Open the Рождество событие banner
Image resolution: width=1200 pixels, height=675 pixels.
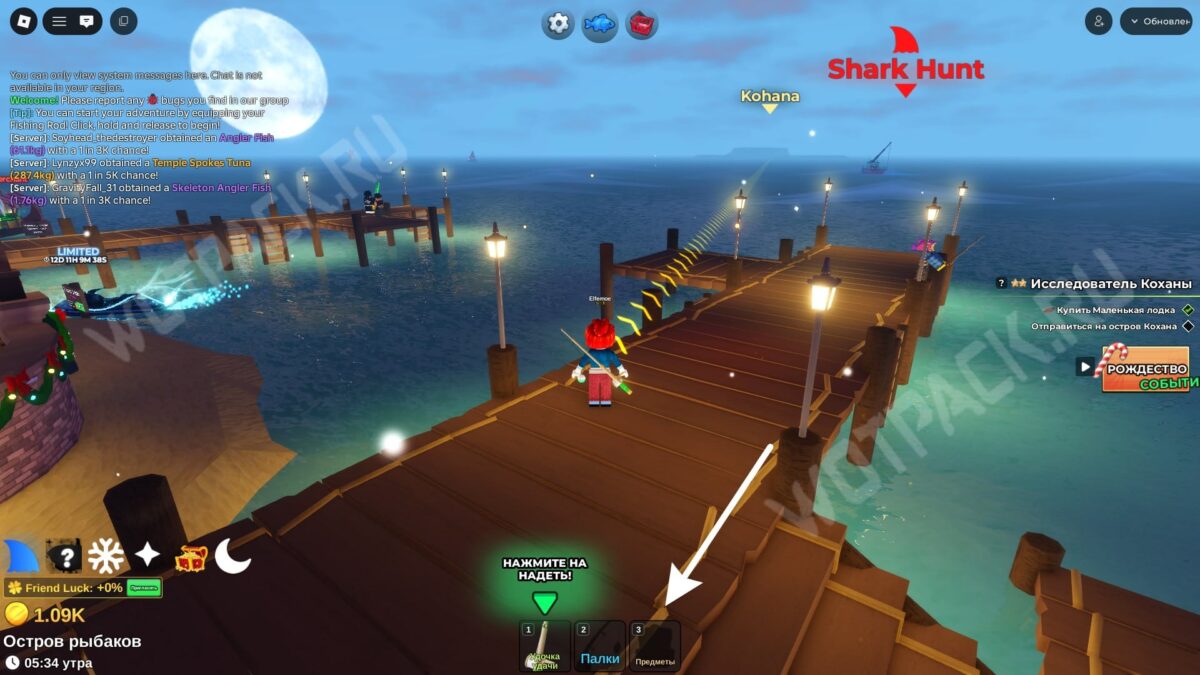pos(1145,368)
